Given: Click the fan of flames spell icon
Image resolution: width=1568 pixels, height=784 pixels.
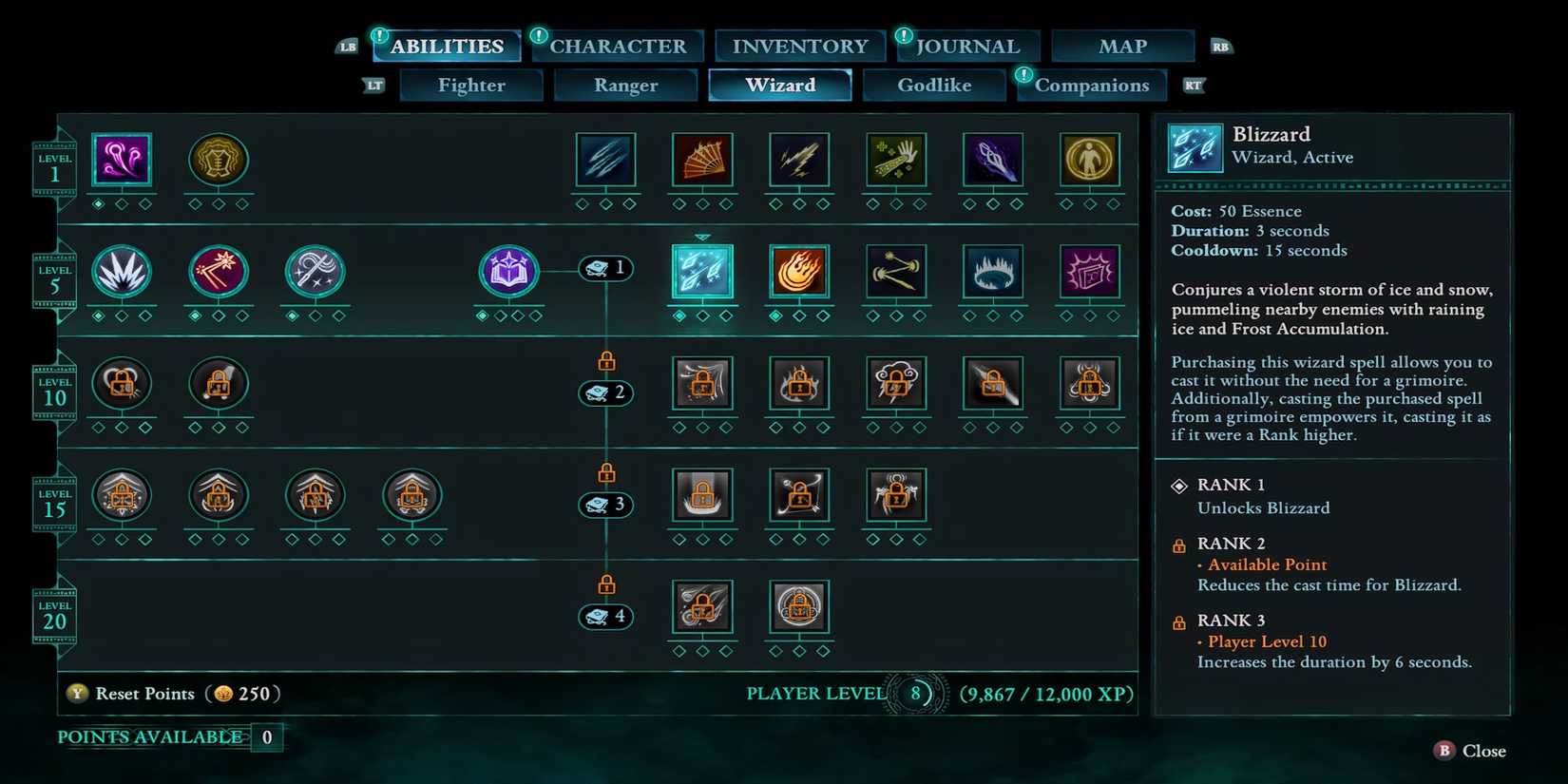Looking at the screenshot, I should [702, 162].
